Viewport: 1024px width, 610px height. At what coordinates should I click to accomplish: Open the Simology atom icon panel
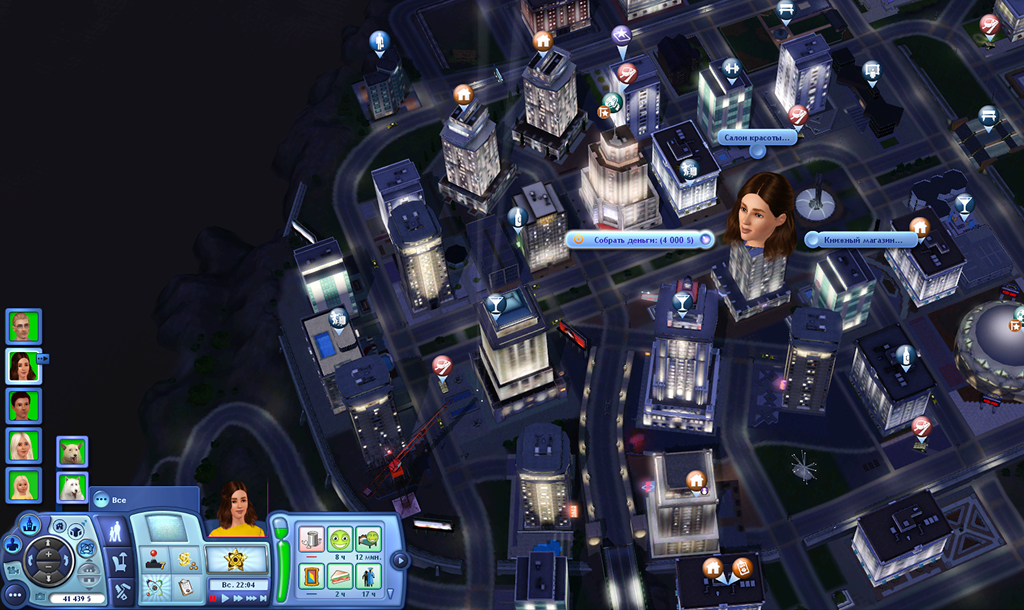pos(154,587)
